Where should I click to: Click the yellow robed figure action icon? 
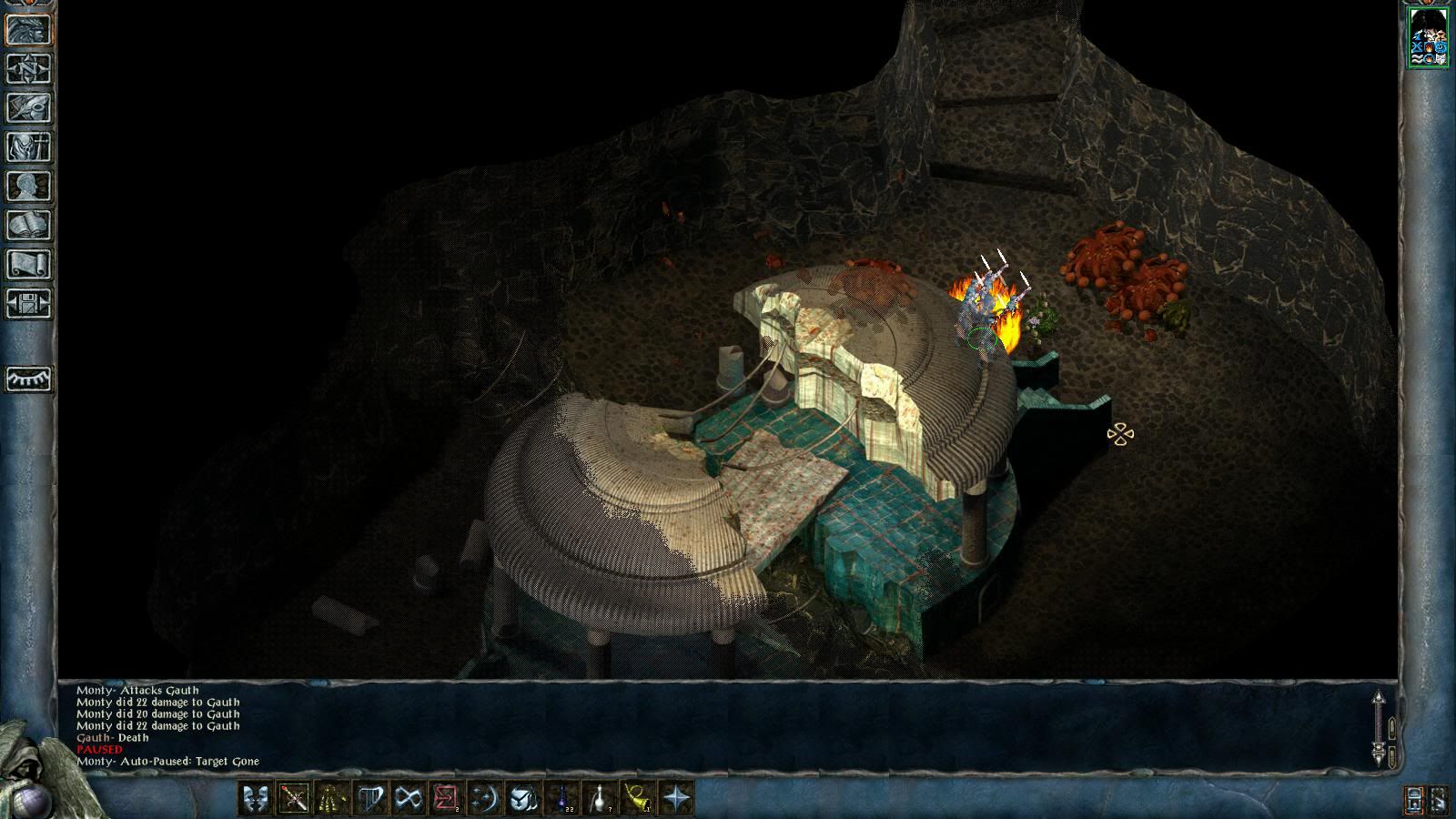pyautogui.click(x=332, y=798)
